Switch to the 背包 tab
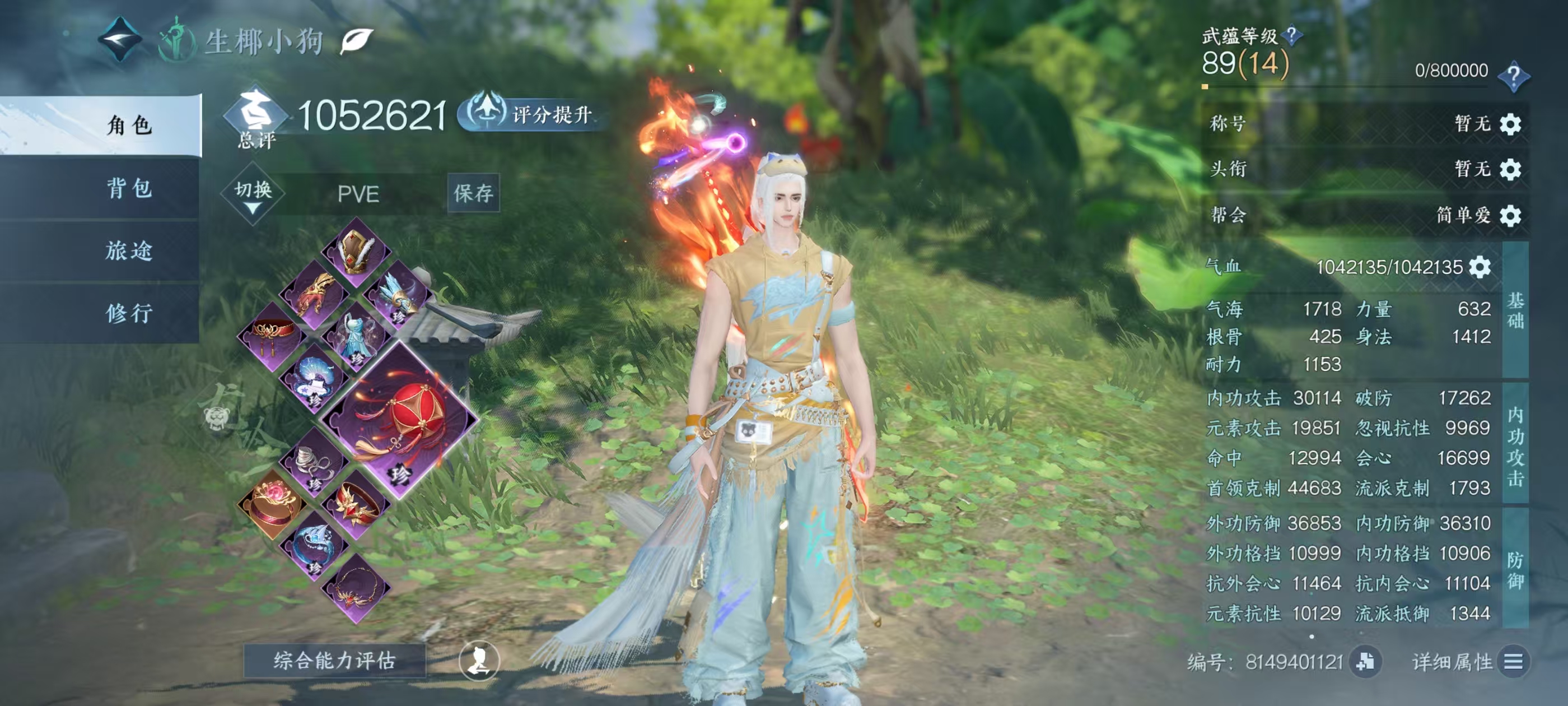Image resolution: width=1568 pixels, height=706 pixels. (129, 188)
